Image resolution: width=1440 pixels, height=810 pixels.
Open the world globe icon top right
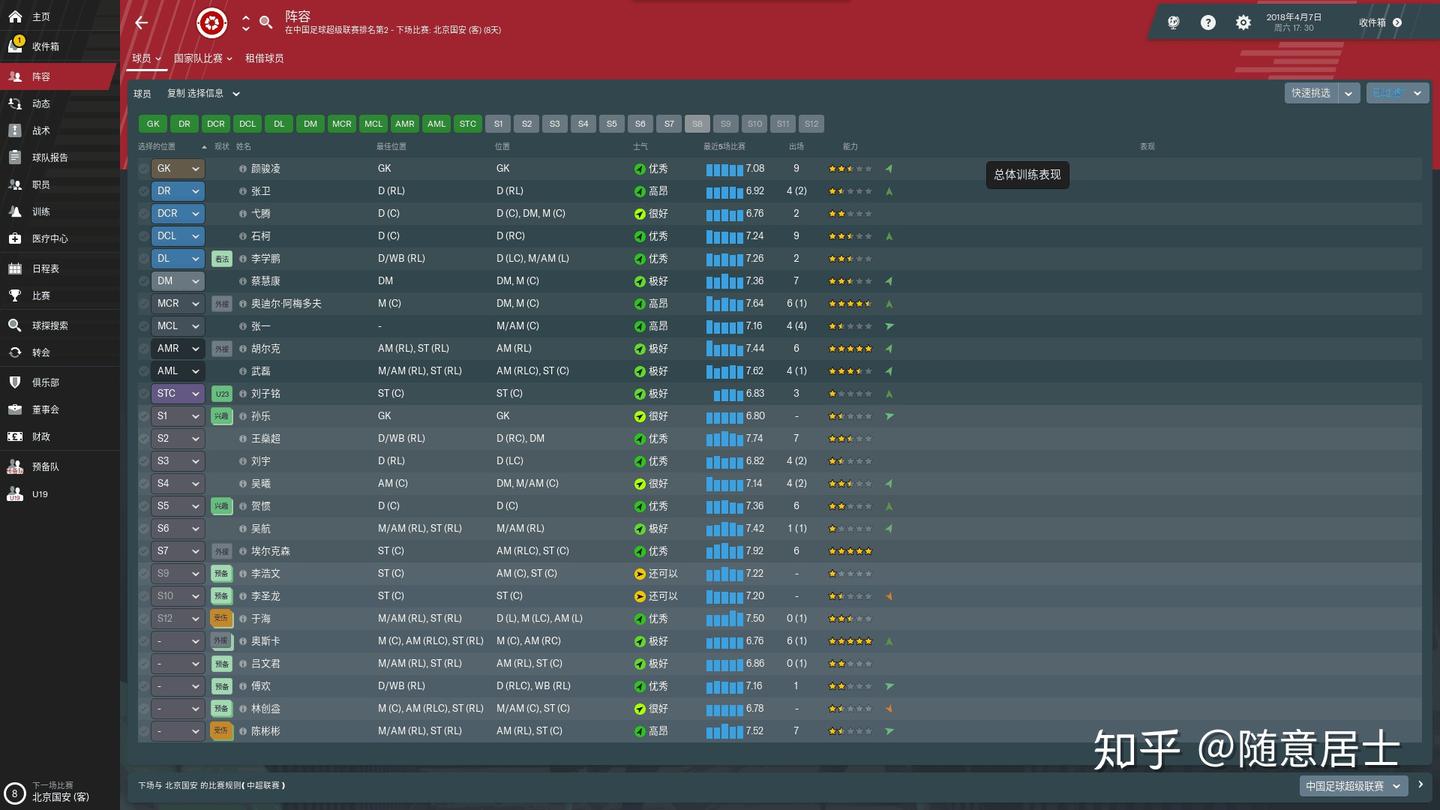(1172, 21)
